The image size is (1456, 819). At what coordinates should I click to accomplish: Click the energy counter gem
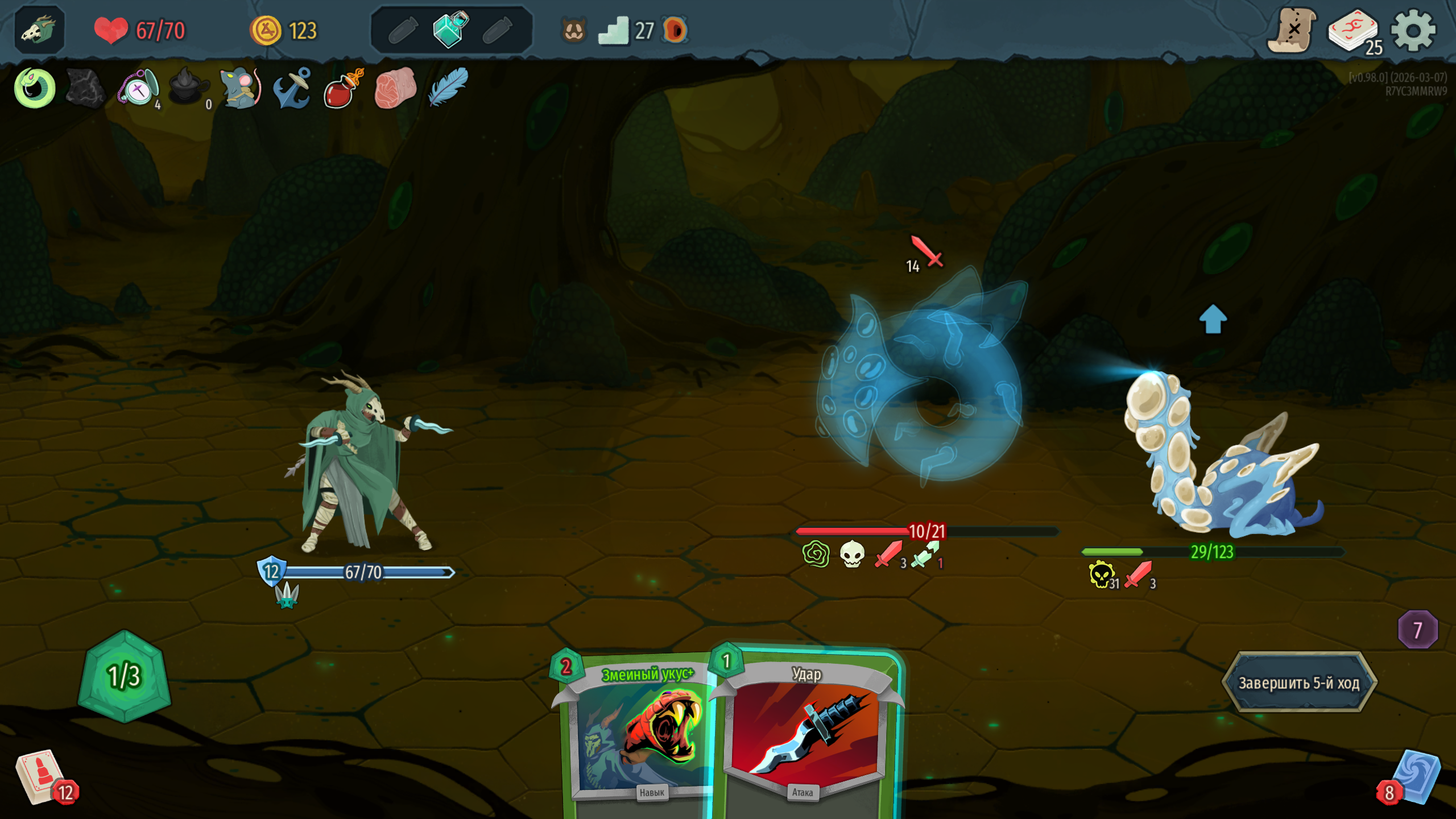[124, 676]
